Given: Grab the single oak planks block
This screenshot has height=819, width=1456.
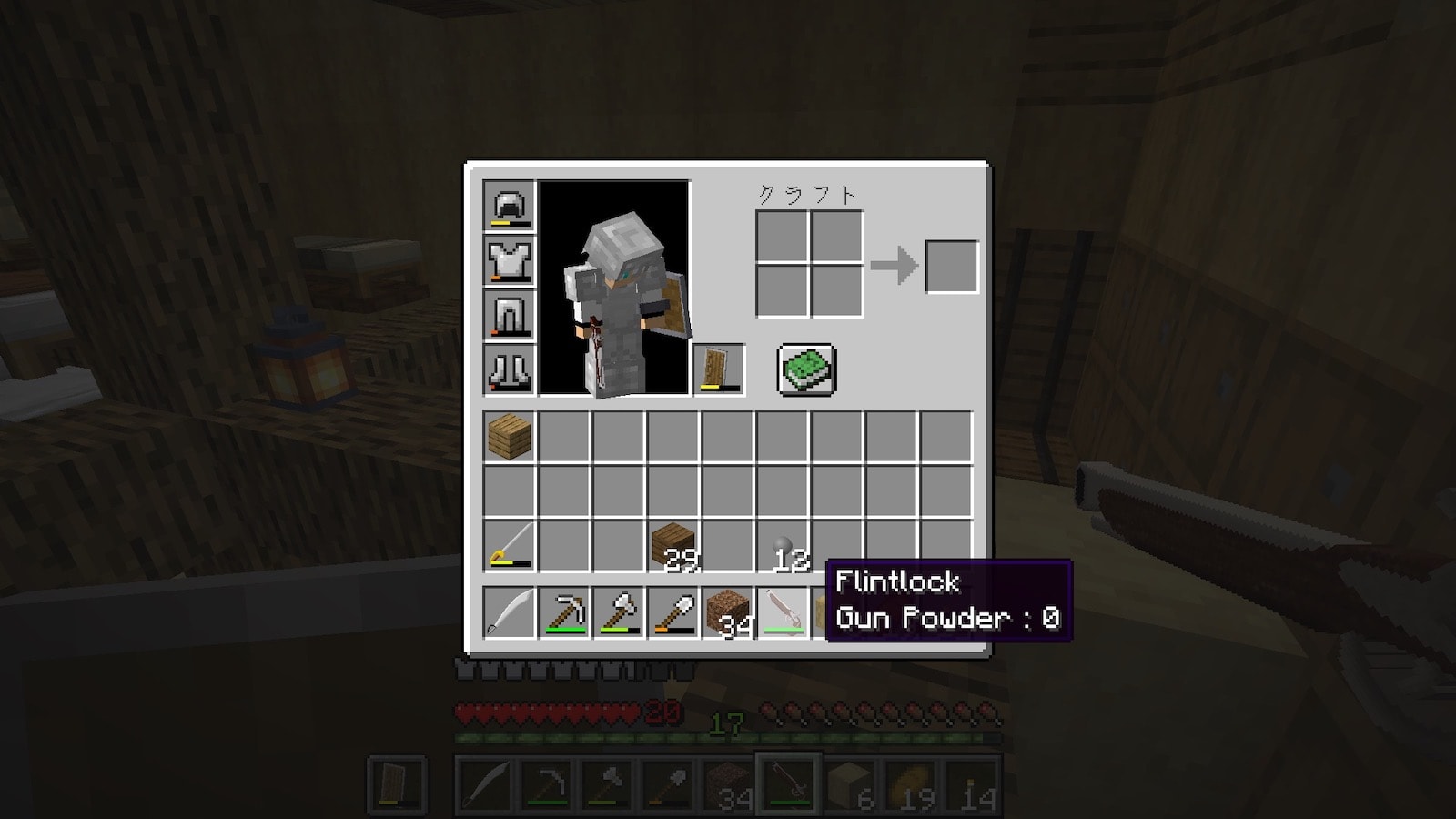Looking at the screenshot, I should click(510, 437).
